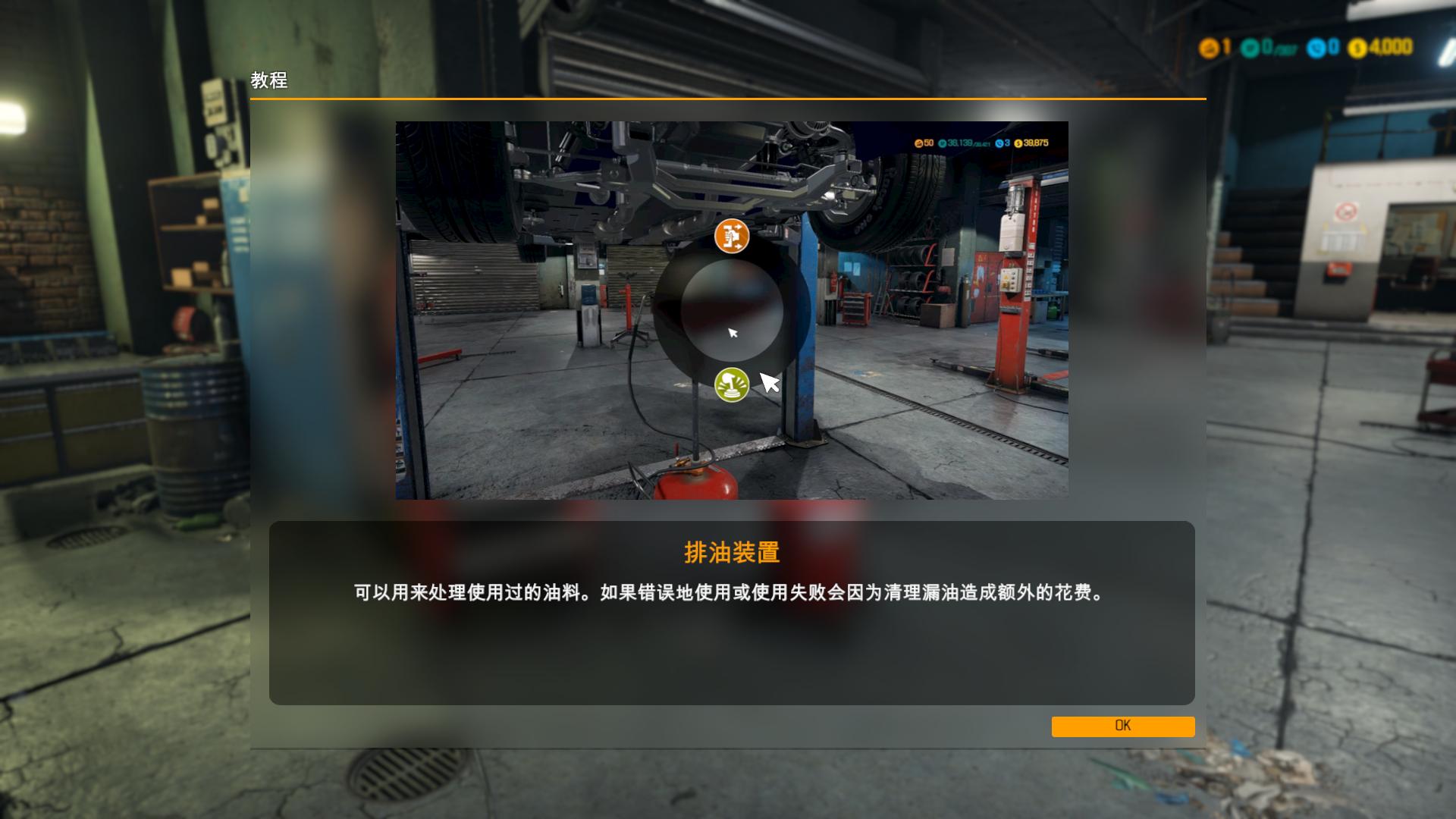Click the oil drain tutorial preview image

tap(731, 310)
